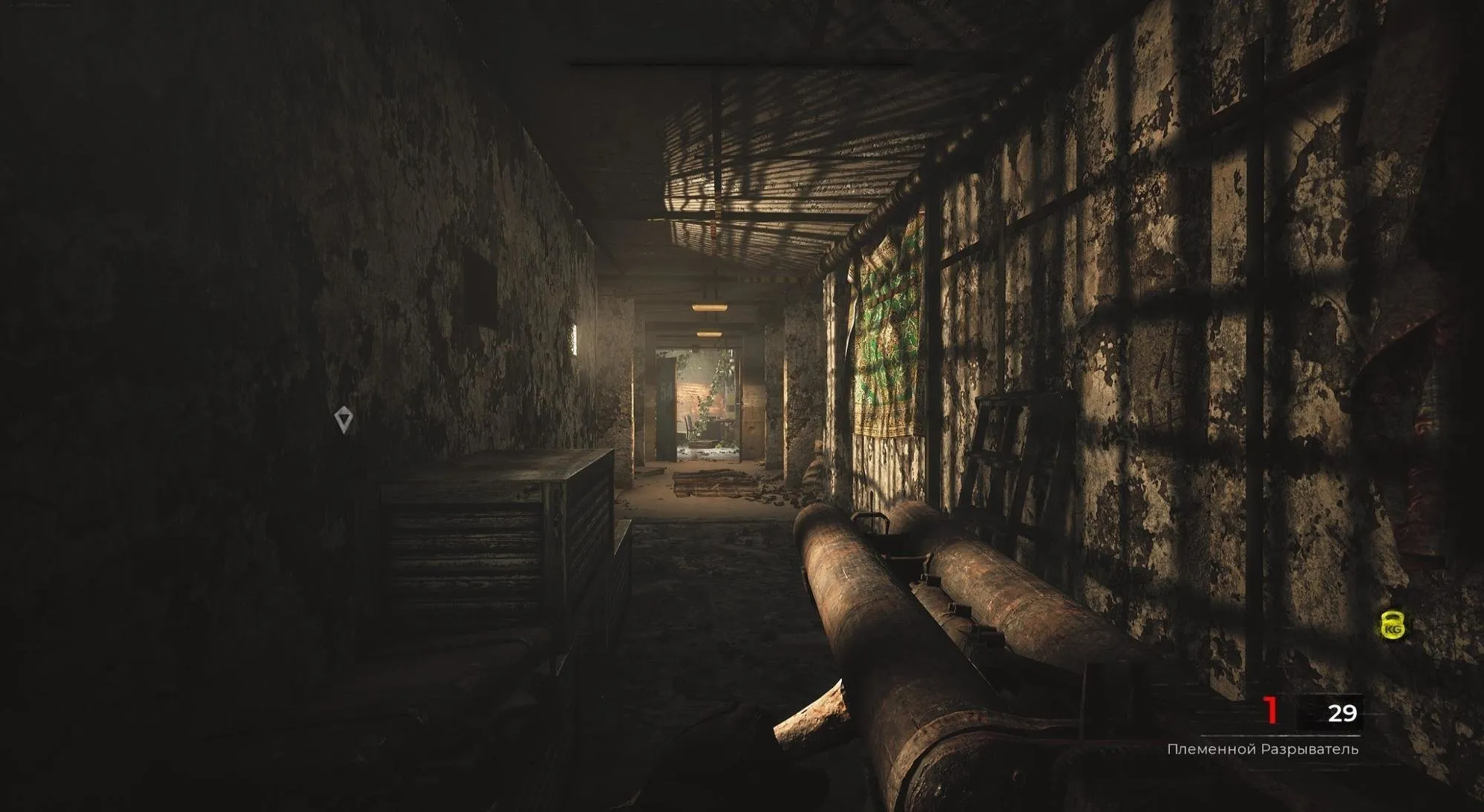
Task: Select the diamond objective marker
Action: 343,419
